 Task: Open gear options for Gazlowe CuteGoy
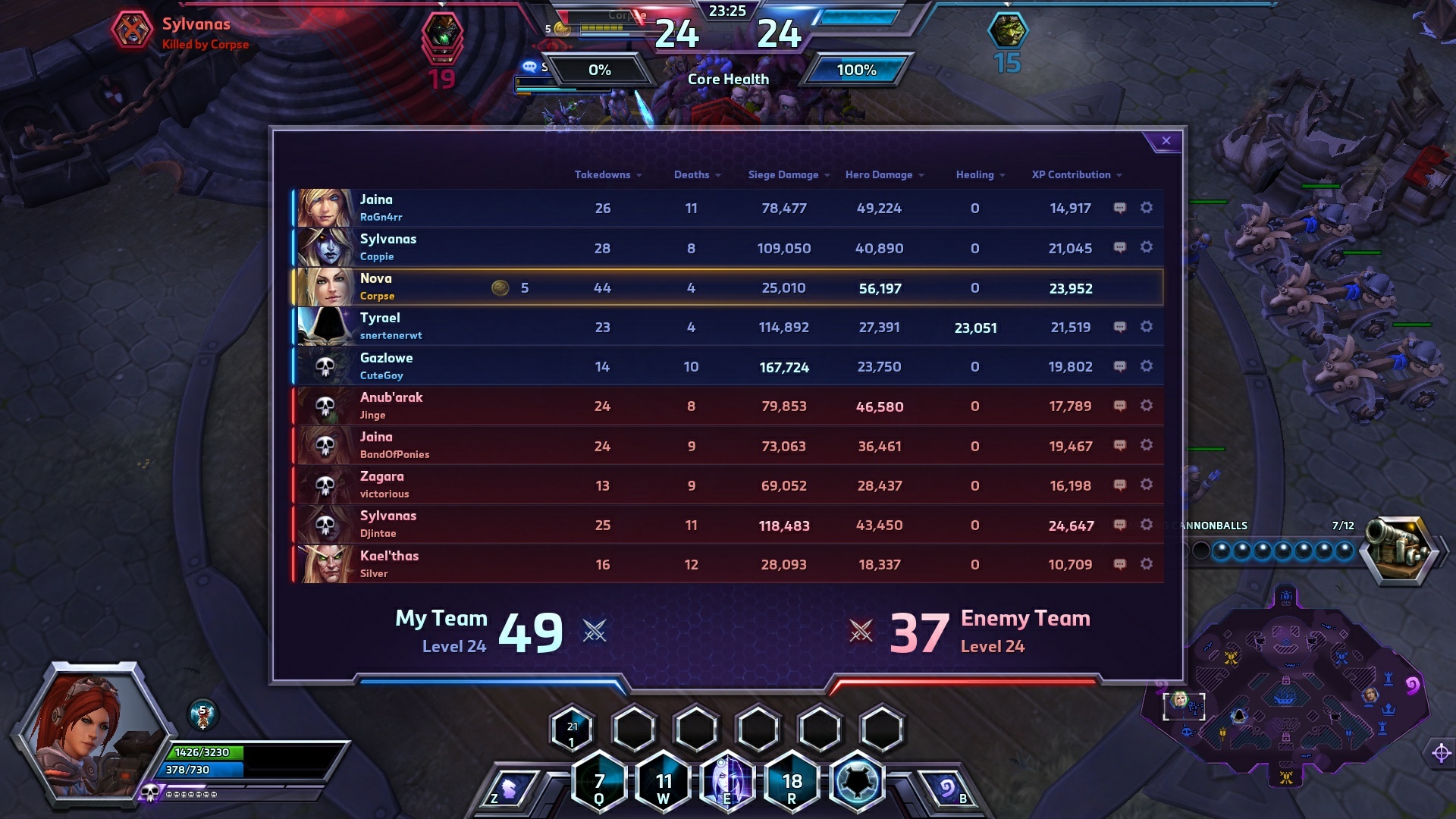coord(1147,366)
